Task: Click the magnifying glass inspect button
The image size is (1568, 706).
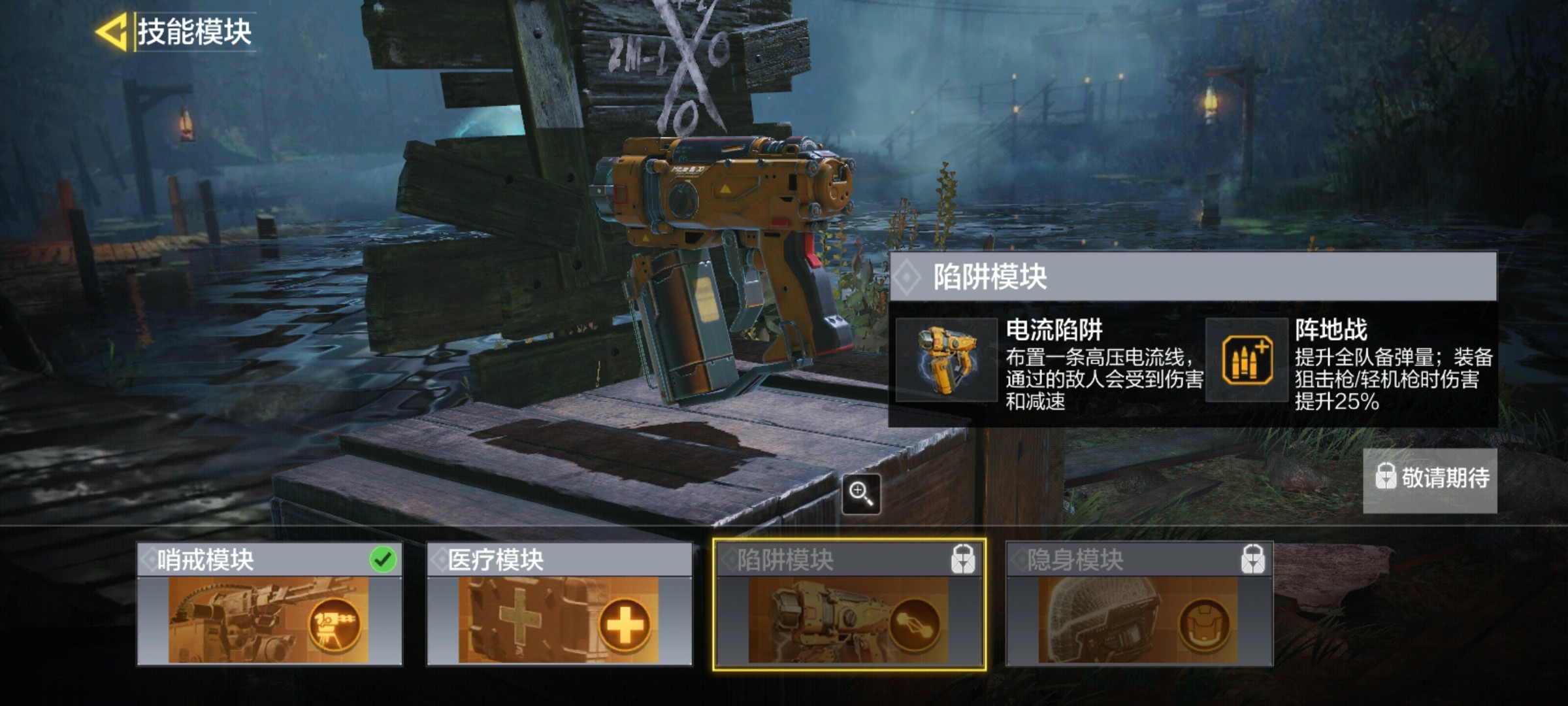Action: pyautogui.click(x=860, y=494)
